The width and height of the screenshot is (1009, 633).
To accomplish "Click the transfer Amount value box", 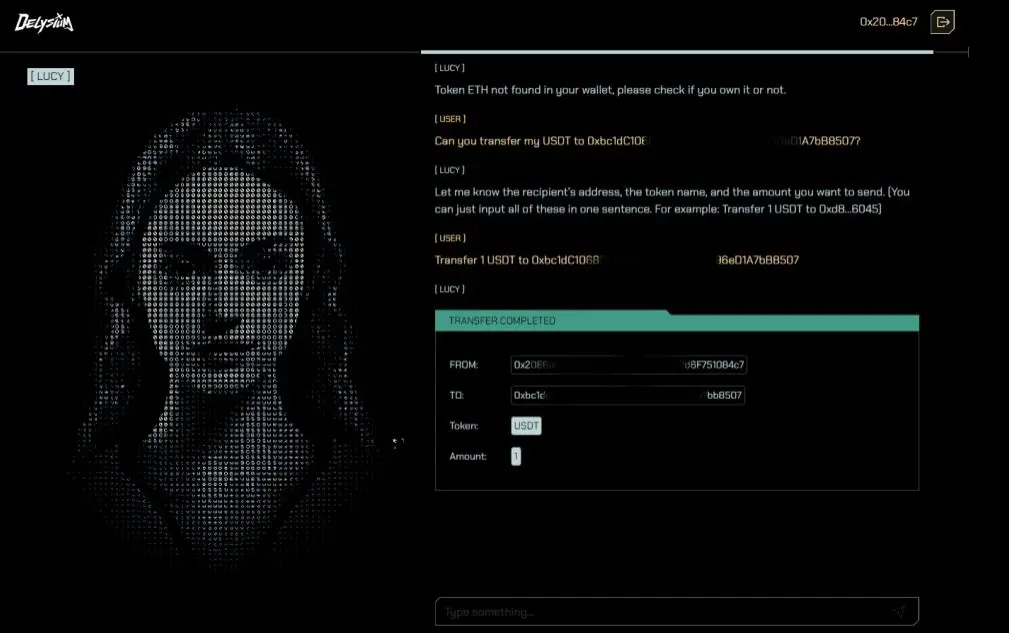I will [516, 457].
